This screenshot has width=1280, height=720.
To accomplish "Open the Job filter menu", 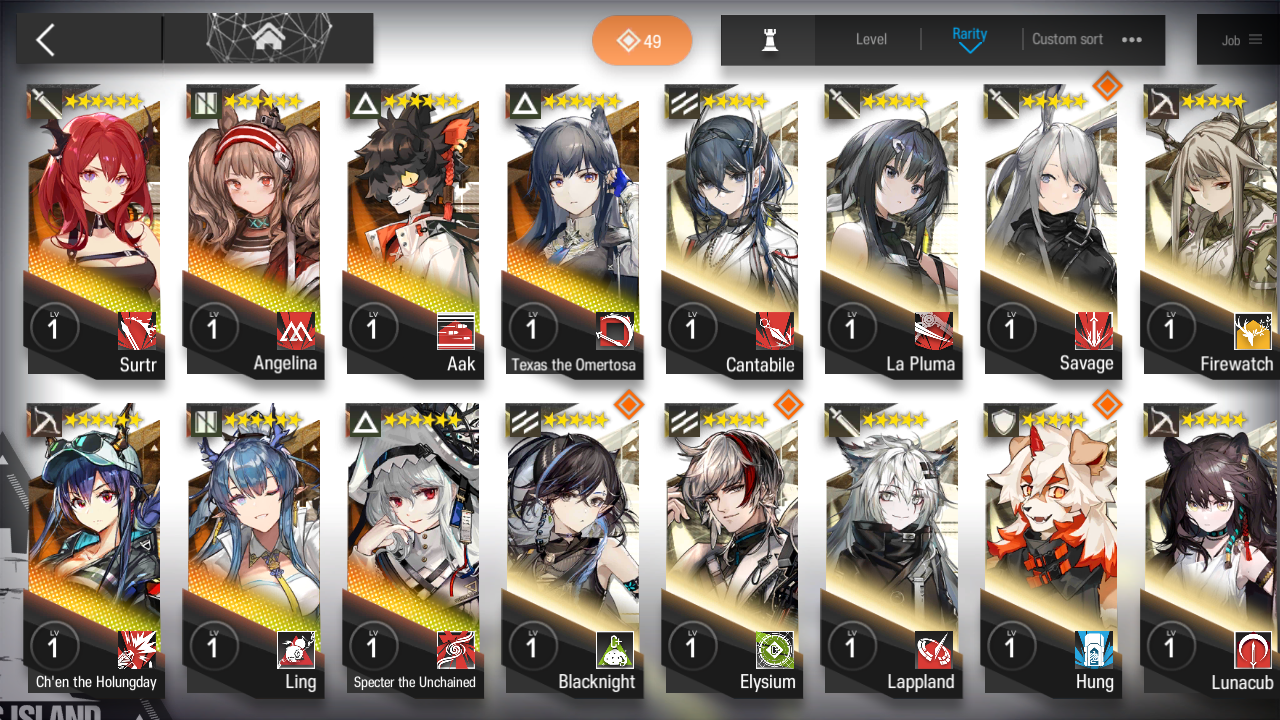I will coord(1244,40).
